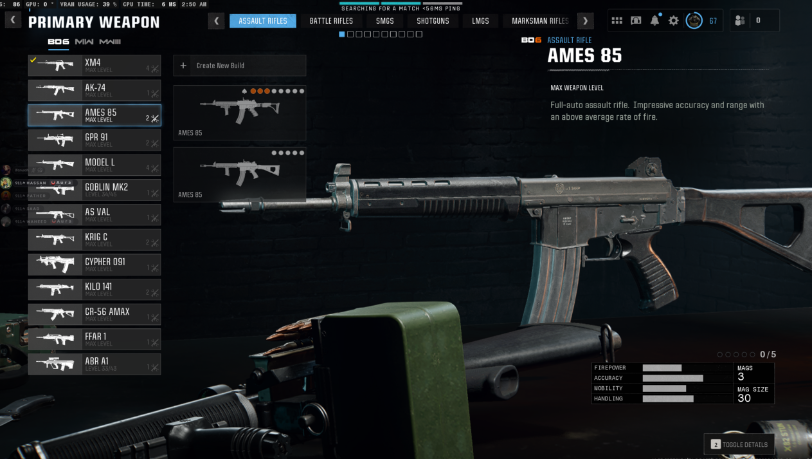This screenshot has height=459, width=812.
Task: Select the AK-74 from the weapon list
Action: click(x=94, y=90)
